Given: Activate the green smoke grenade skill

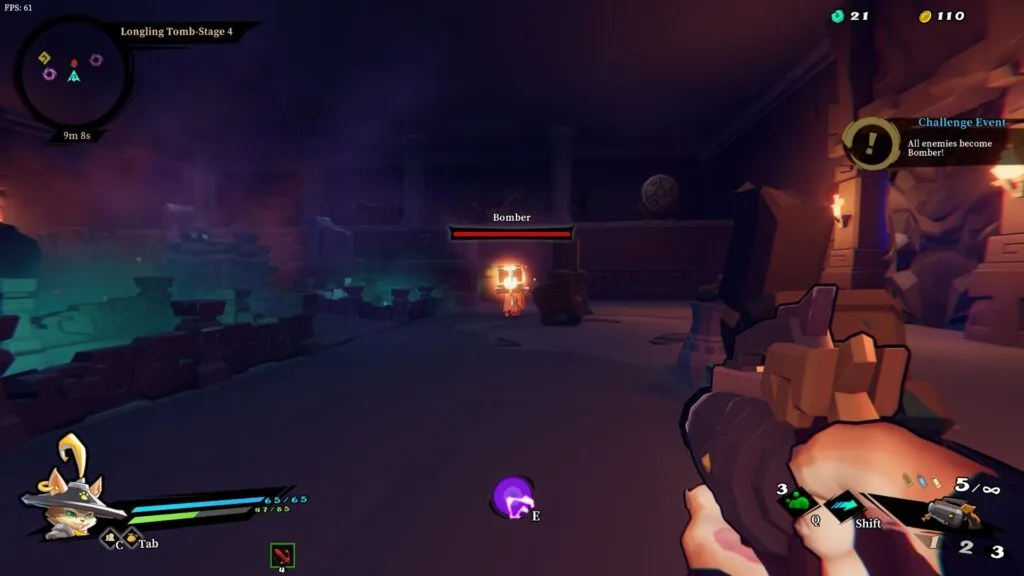Looking at the screenshot, I should click(798, 500).
